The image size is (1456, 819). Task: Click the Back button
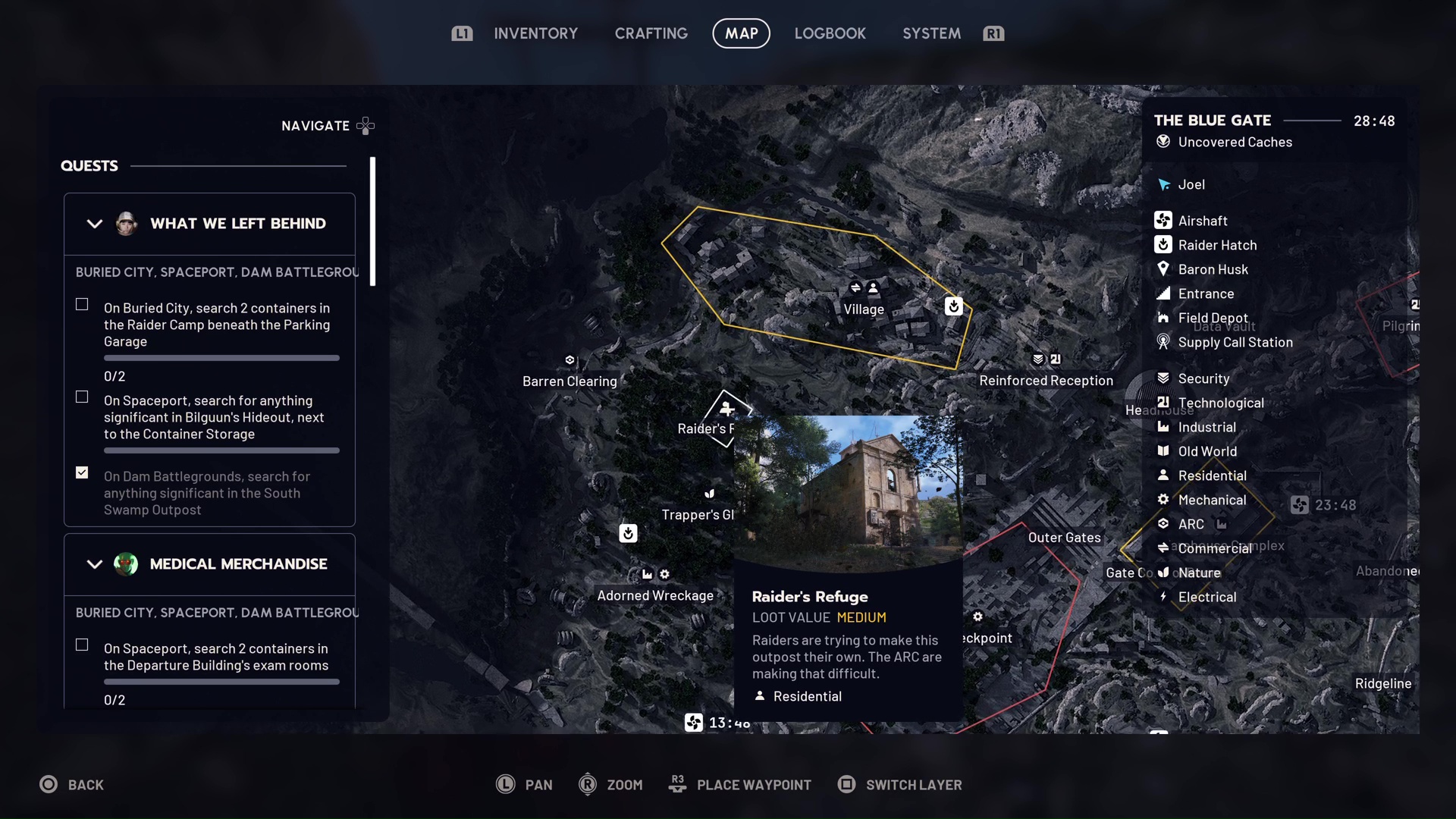tap(72, 784)
